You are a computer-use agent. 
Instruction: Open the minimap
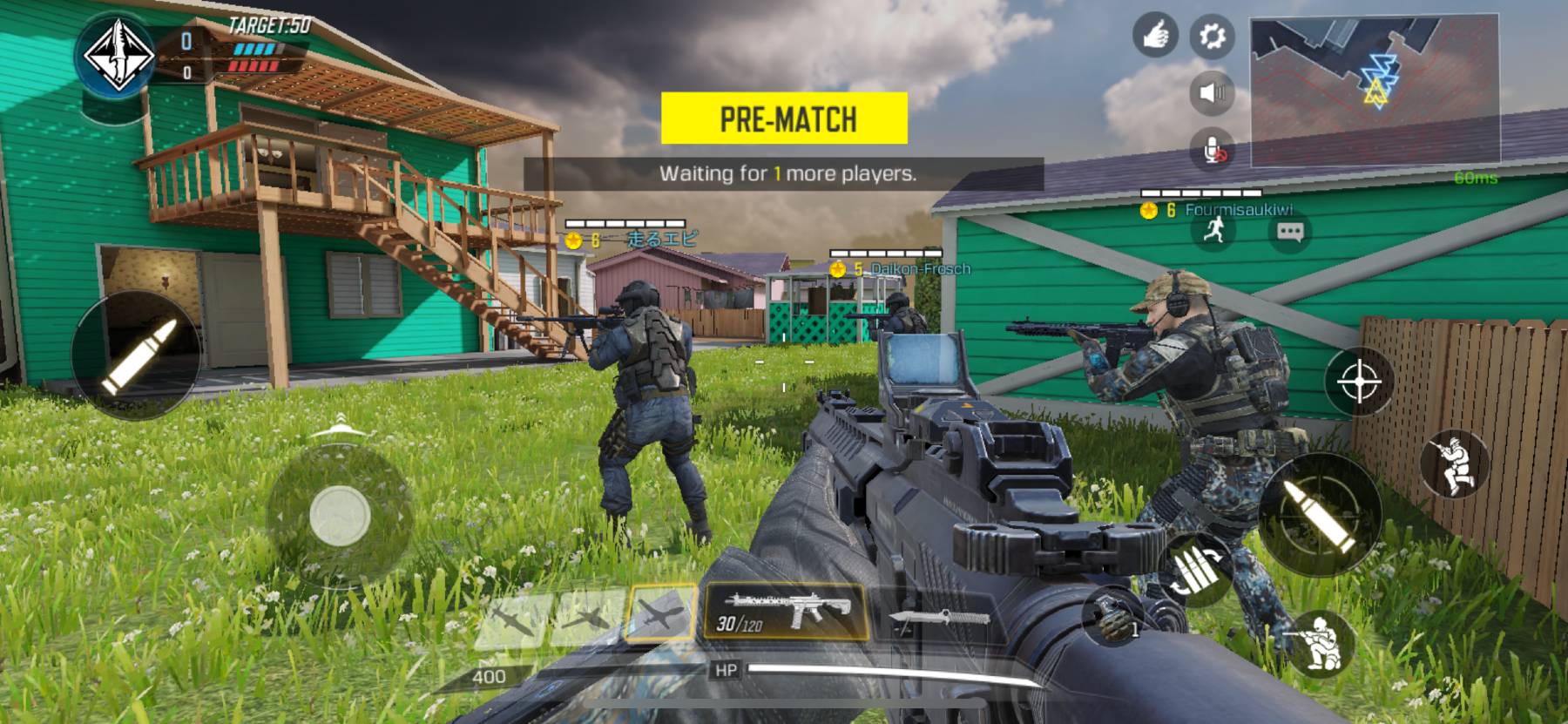[1375, 91]
